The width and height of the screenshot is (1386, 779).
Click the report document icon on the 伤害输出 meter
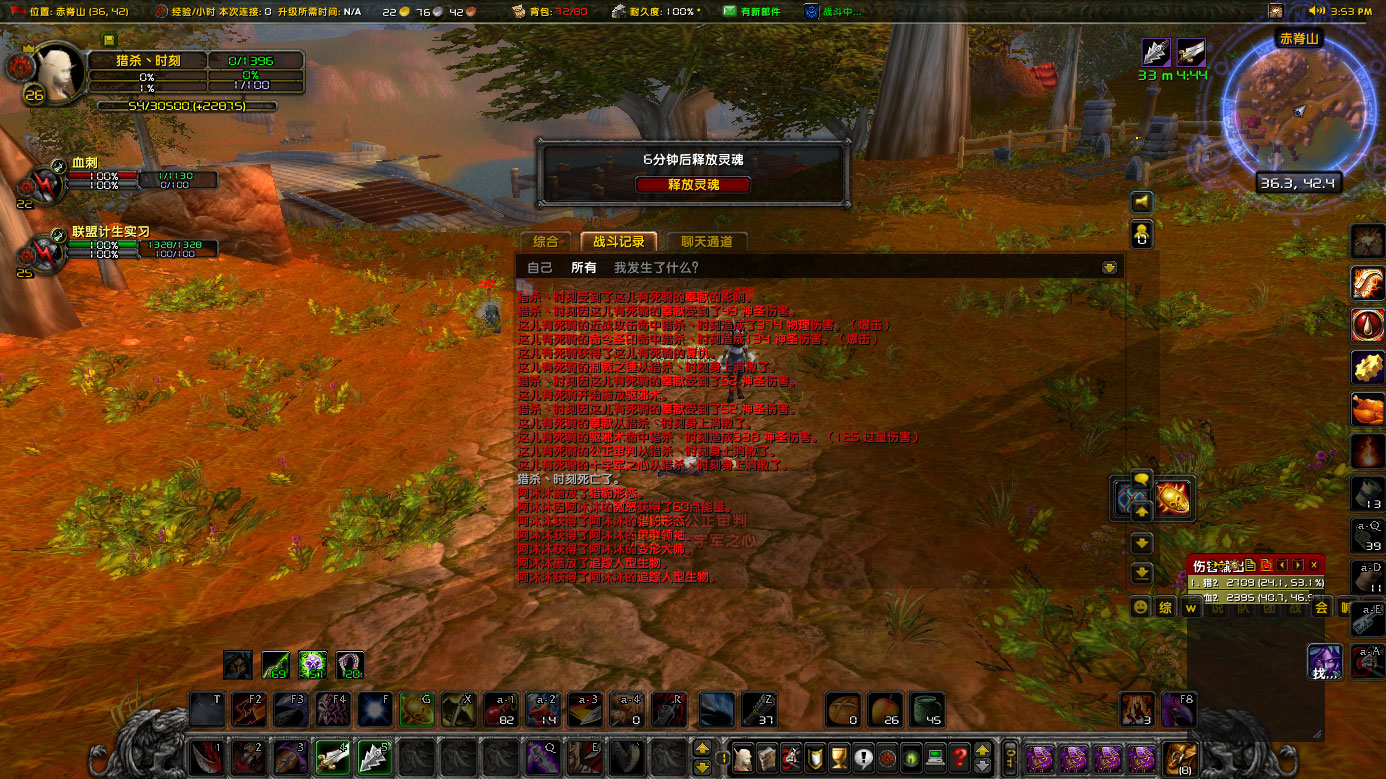pos(1249,564)
